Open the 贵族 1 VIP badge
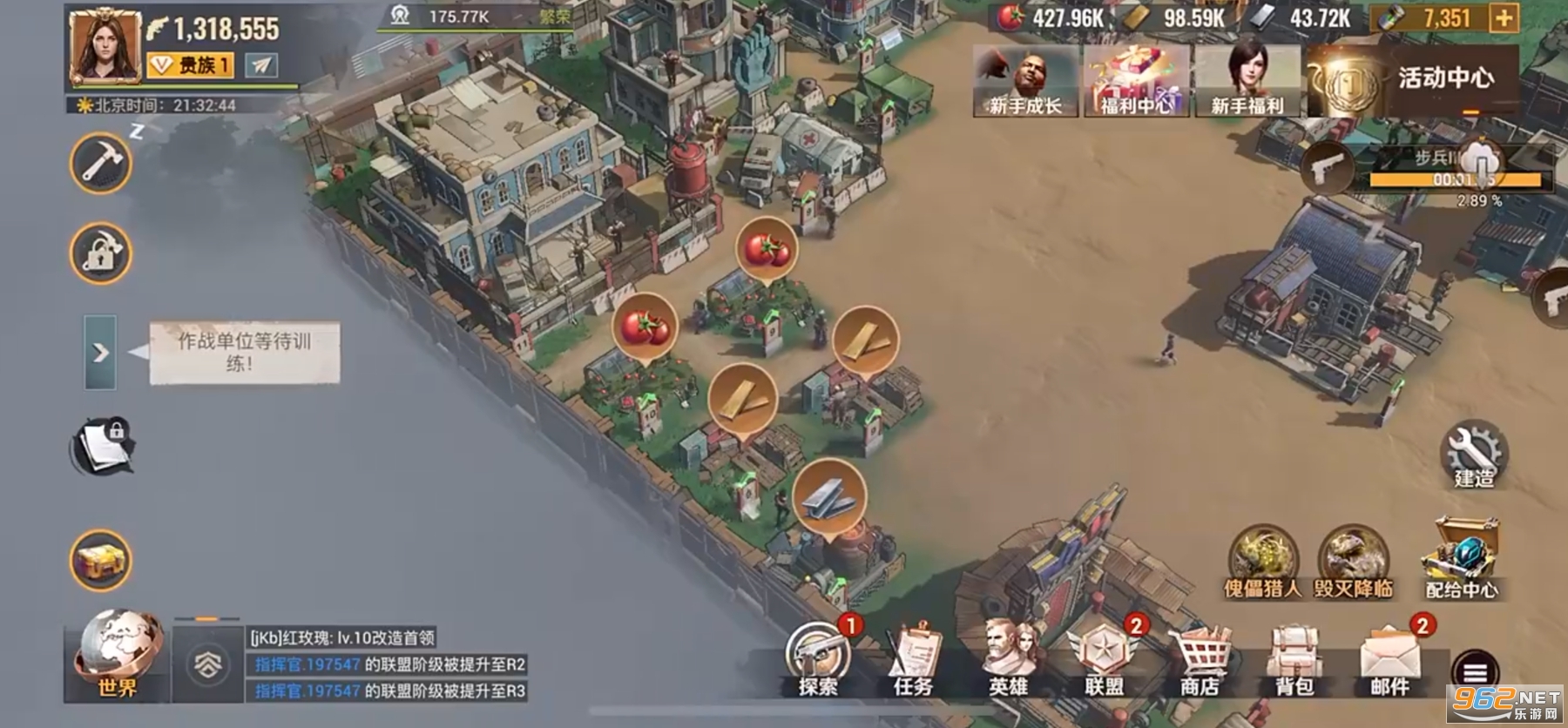Viewport: 1568px width, 728px height. coord(190,65)
